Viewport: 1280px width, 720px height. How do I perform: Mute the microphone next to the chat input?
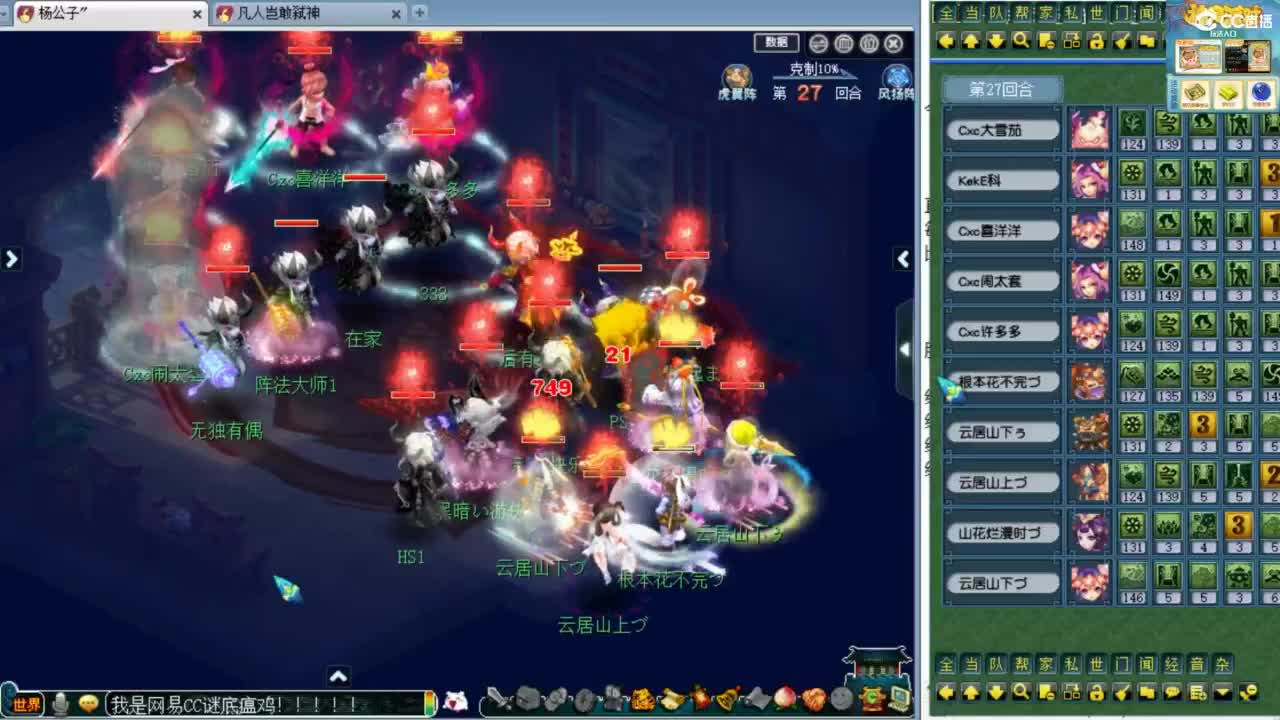tap(58, 704)
